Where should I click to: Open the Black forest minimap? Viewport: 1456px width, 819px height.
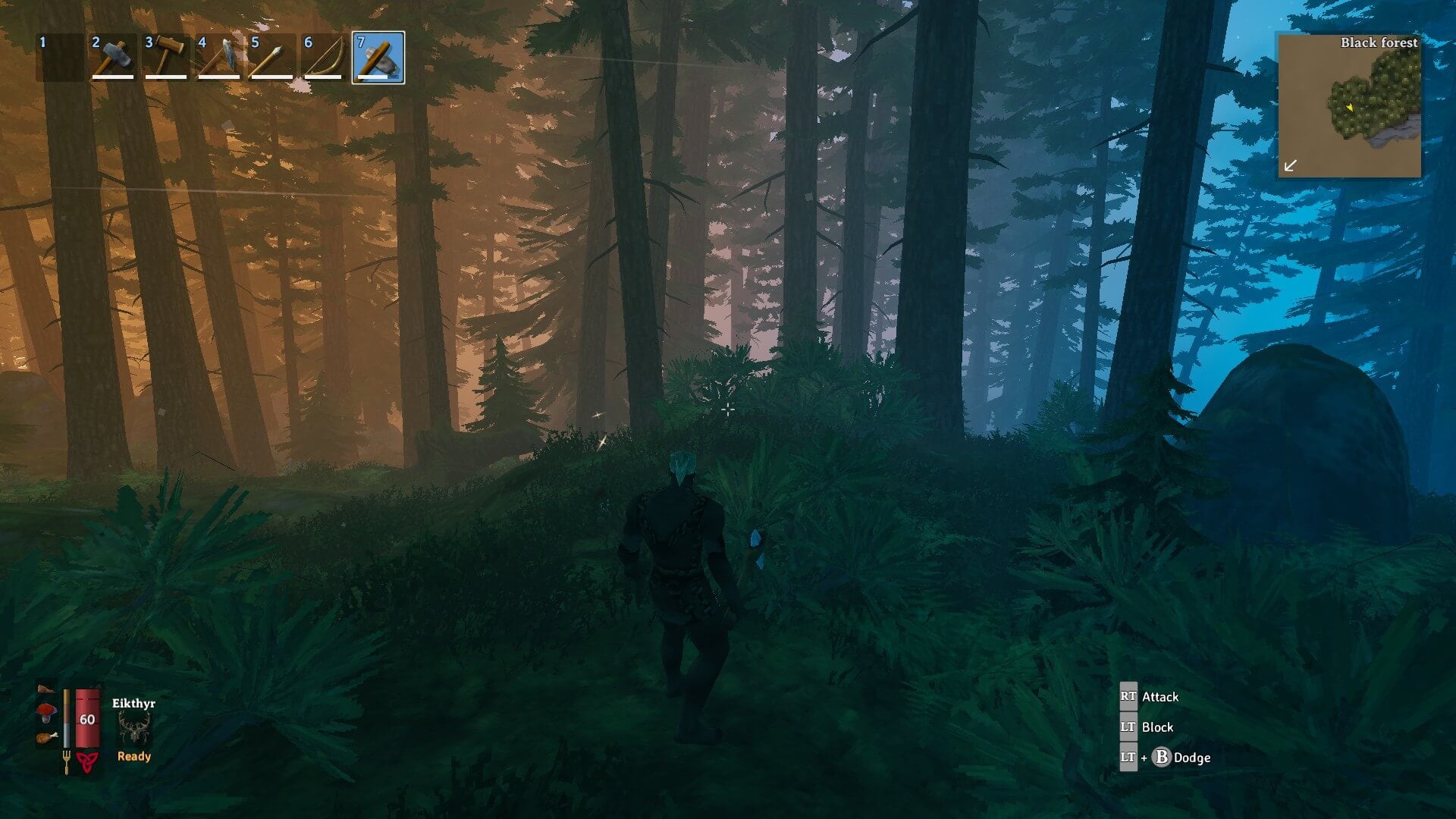[1350, 106]
